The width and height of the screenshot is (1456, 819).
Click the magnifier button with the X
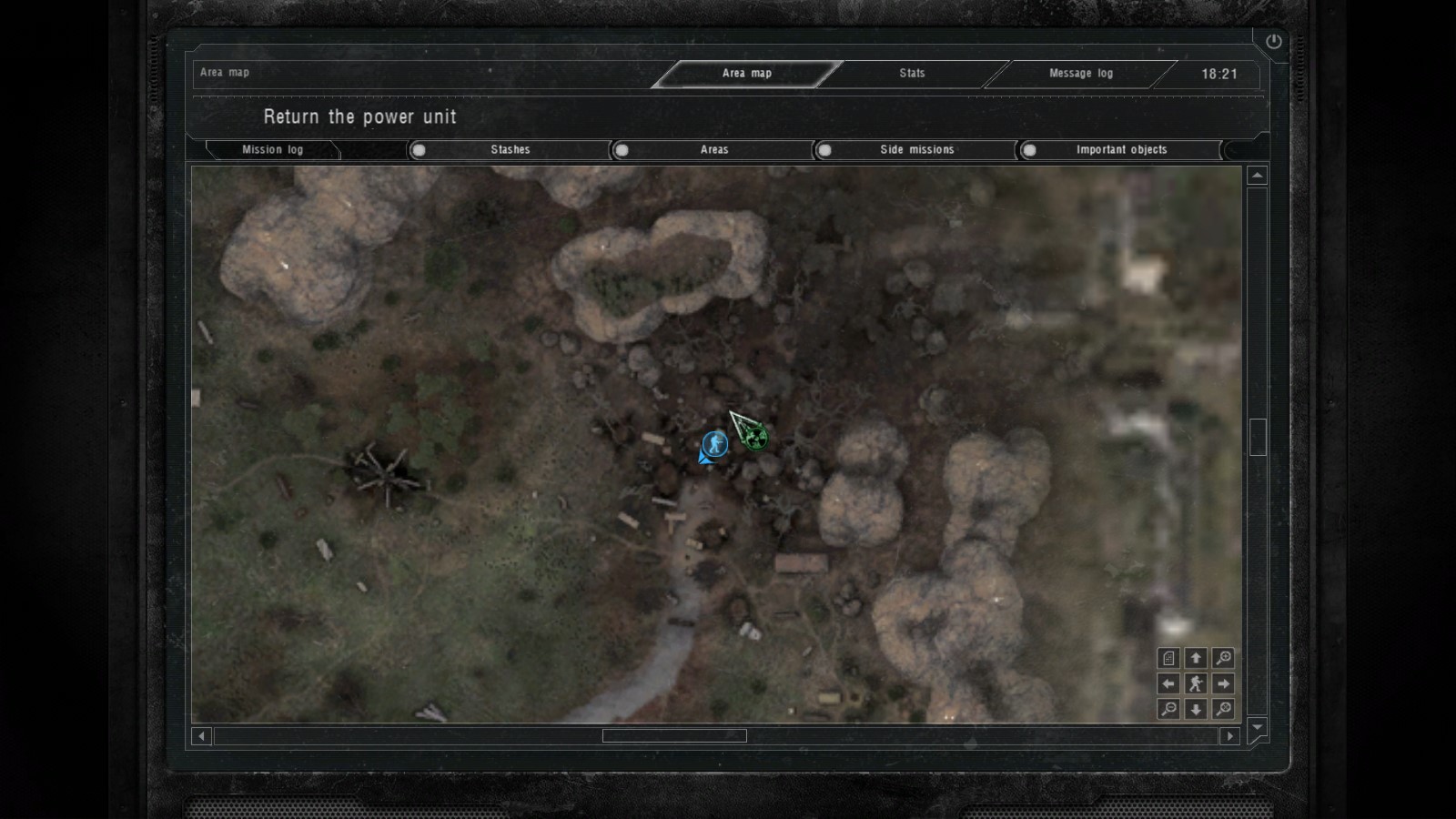(x=1223, y=709)
